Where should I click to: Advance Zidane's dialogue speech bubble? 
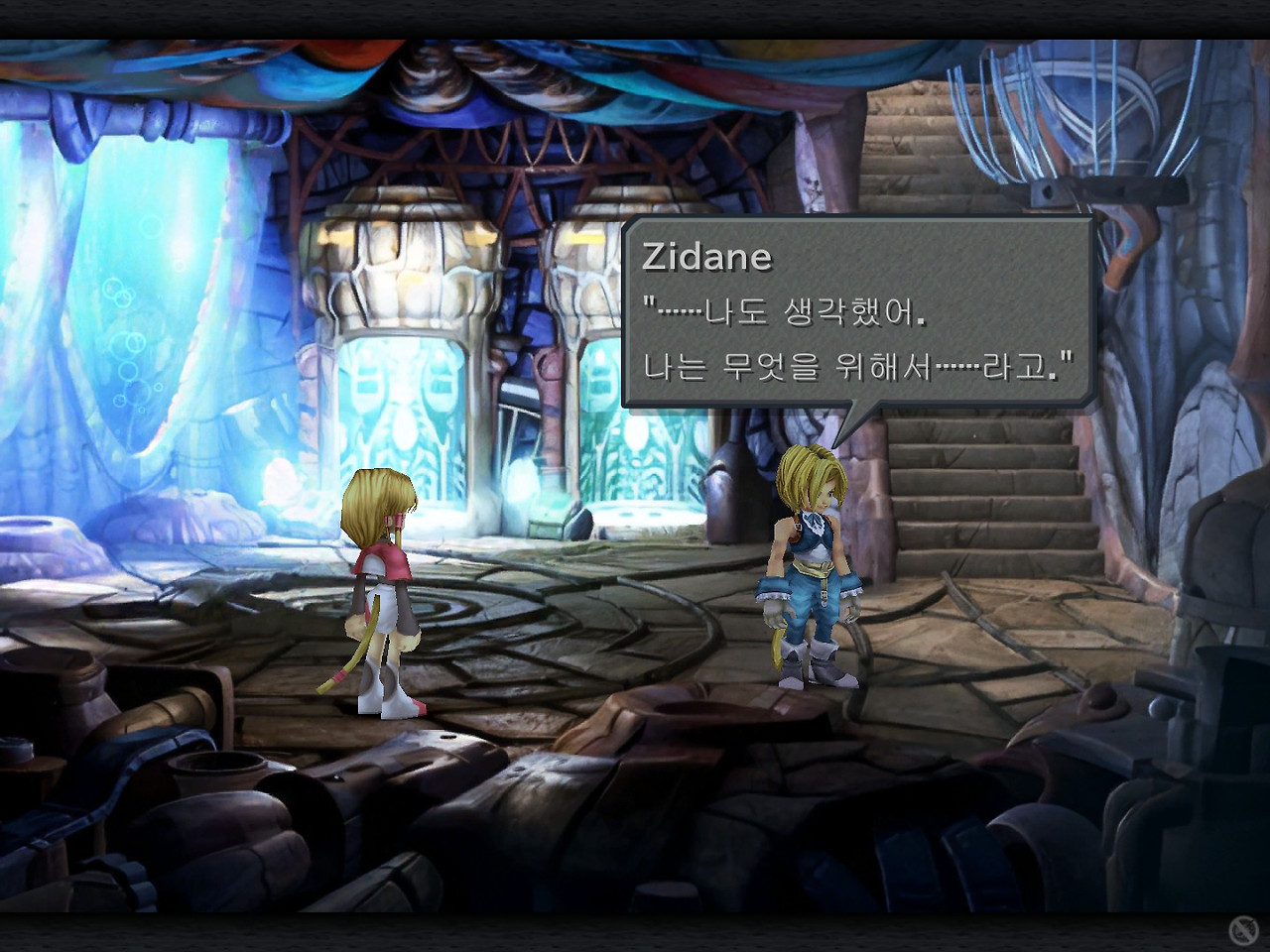tap(858, 312)
